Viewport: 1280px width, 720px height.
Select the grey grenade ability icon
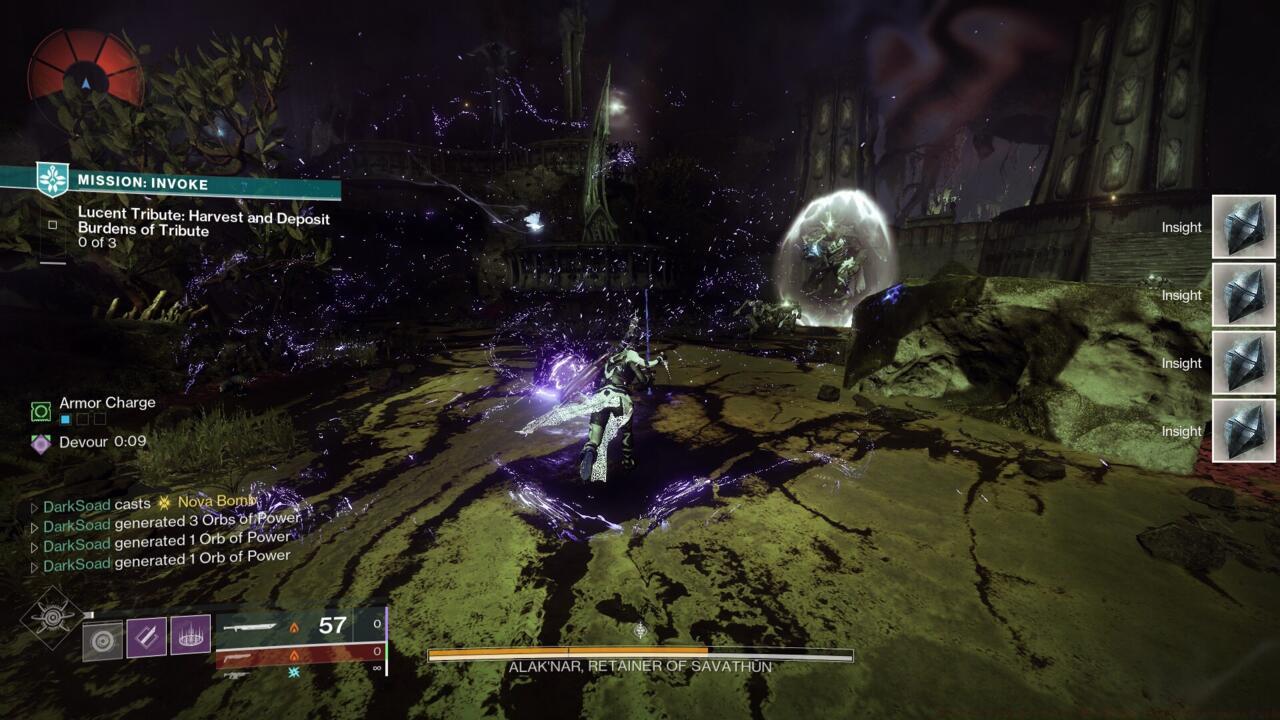[102, 639]
